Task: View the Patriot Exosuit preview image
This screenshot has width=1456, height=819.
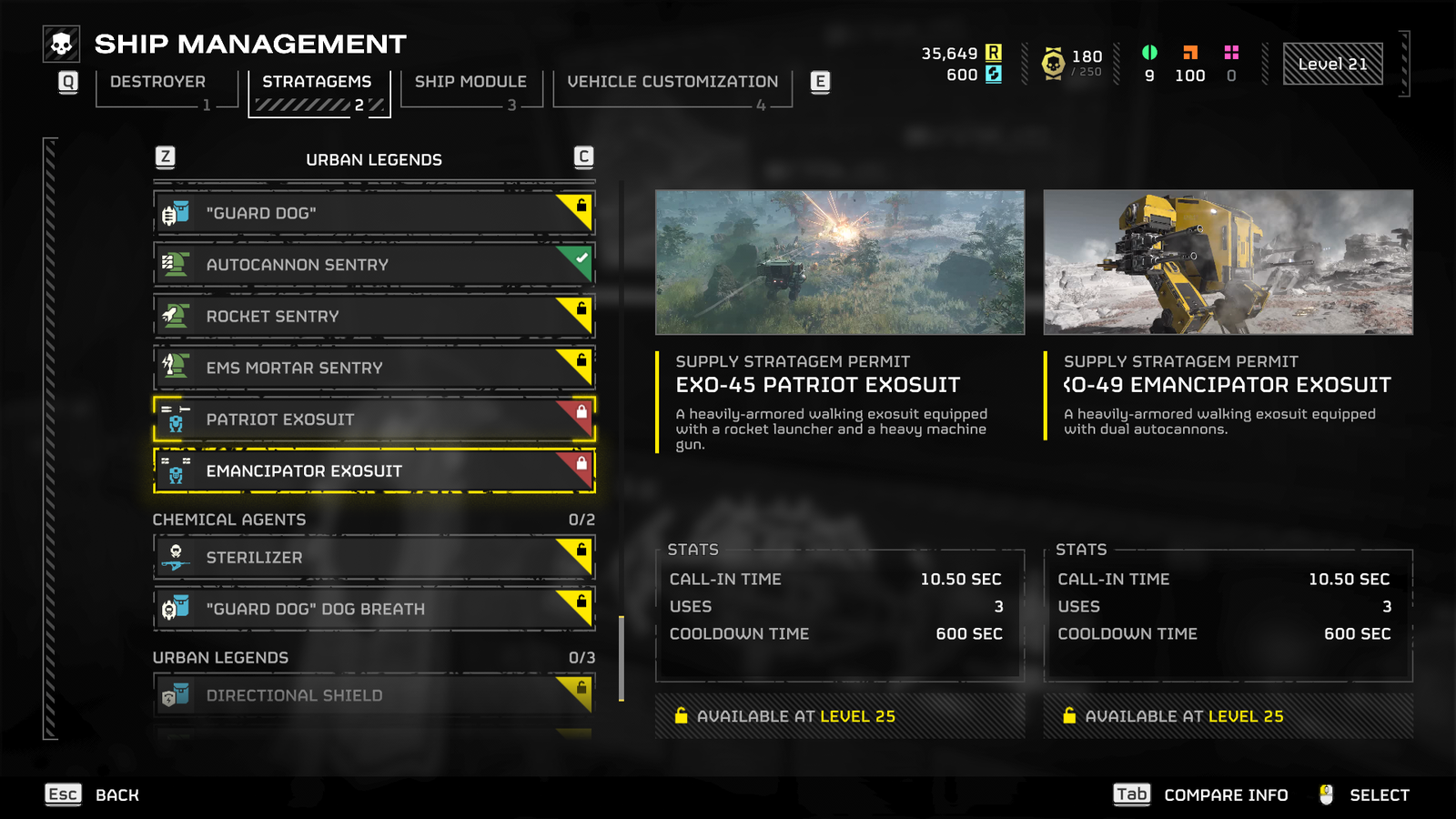Action: 840,262
